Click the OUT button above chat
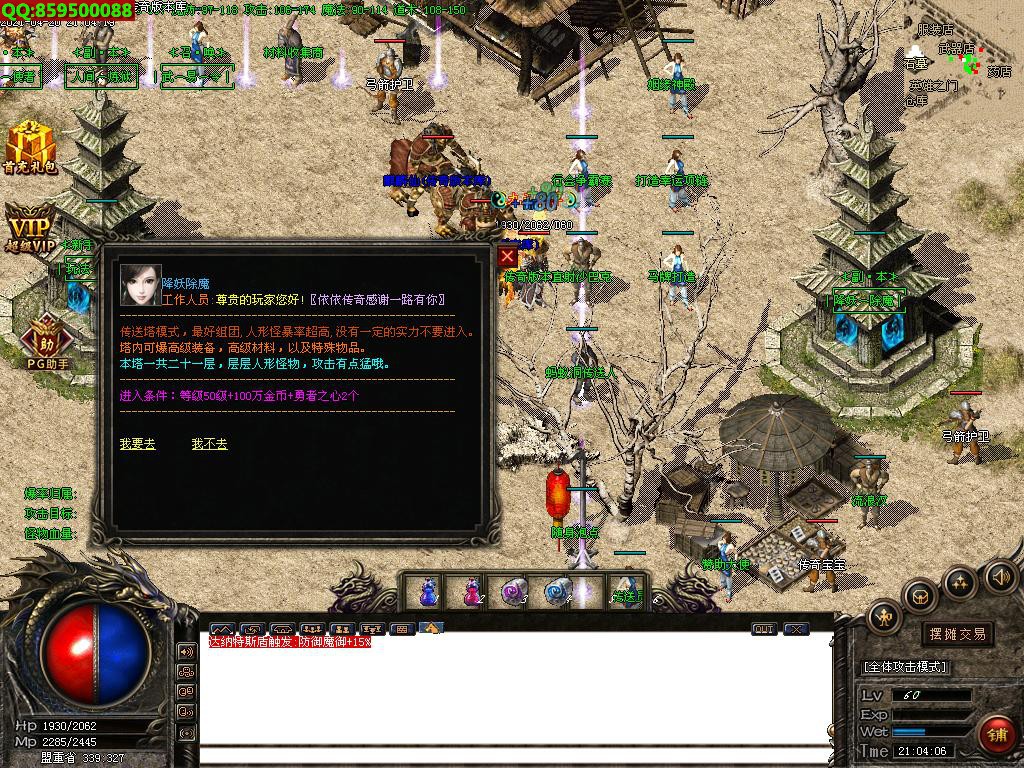1024x768 pixels. click(x=764, y=629)
